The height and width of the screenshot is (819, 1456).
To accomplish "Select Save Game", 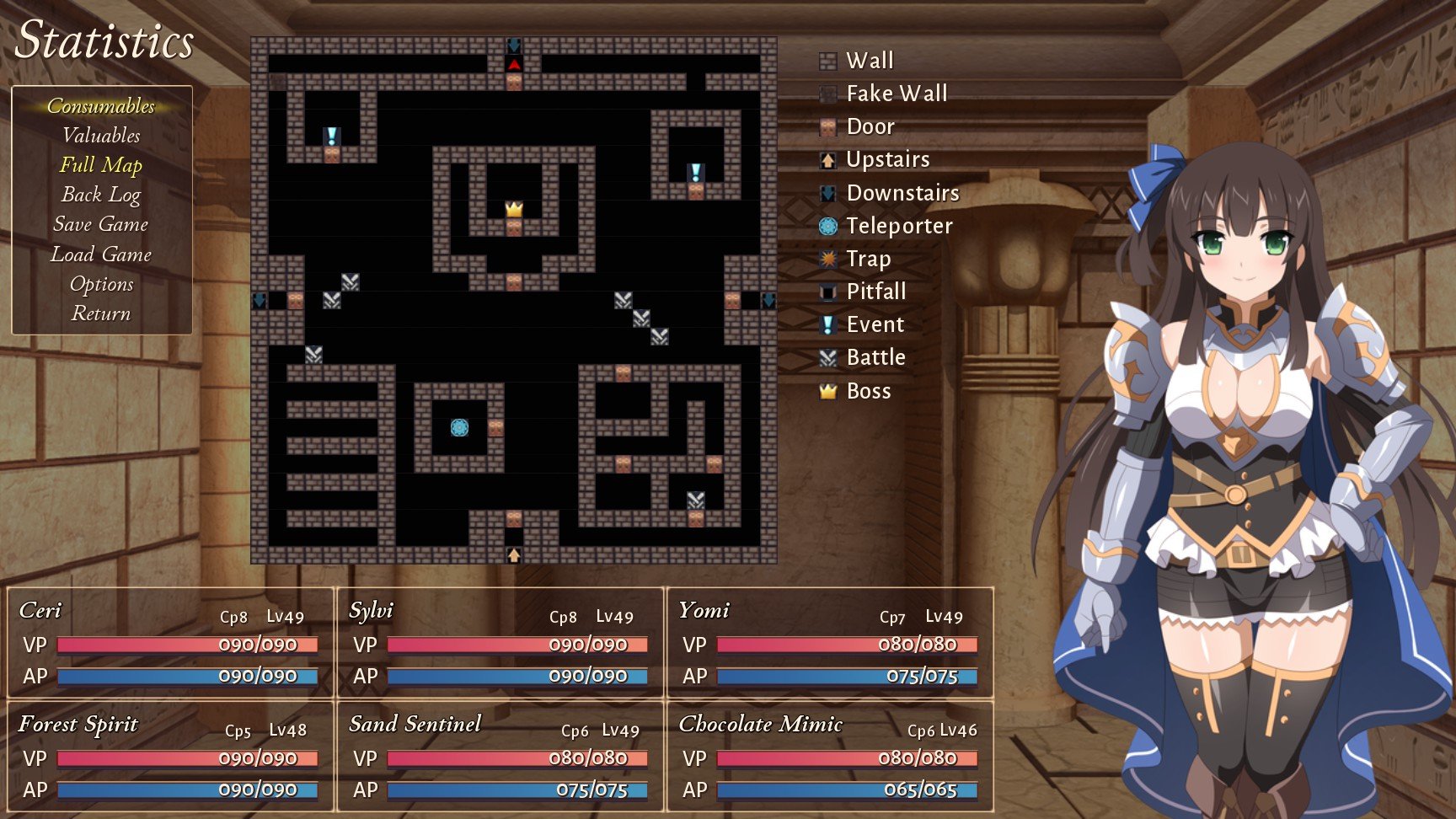I will click(x=101, y=224).
